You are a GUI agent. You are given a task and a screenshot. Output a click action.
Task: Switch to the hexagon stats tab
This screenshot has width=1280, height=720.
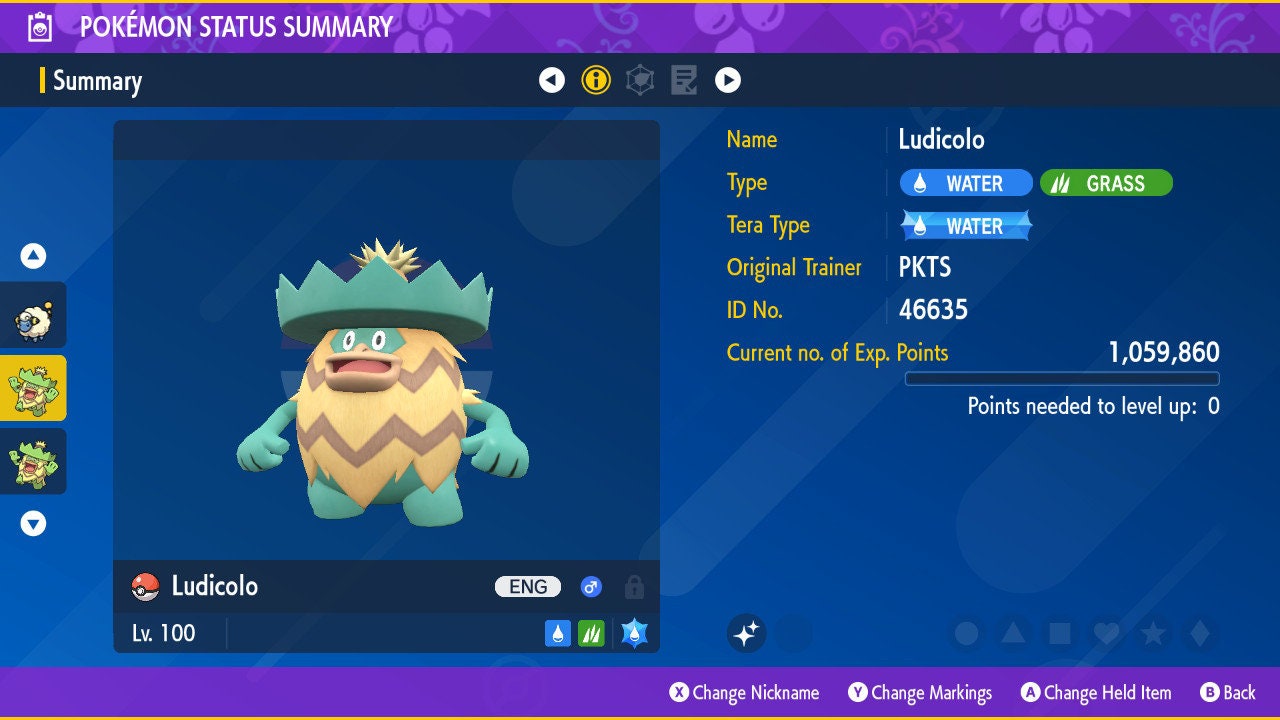tap(640, 80)
